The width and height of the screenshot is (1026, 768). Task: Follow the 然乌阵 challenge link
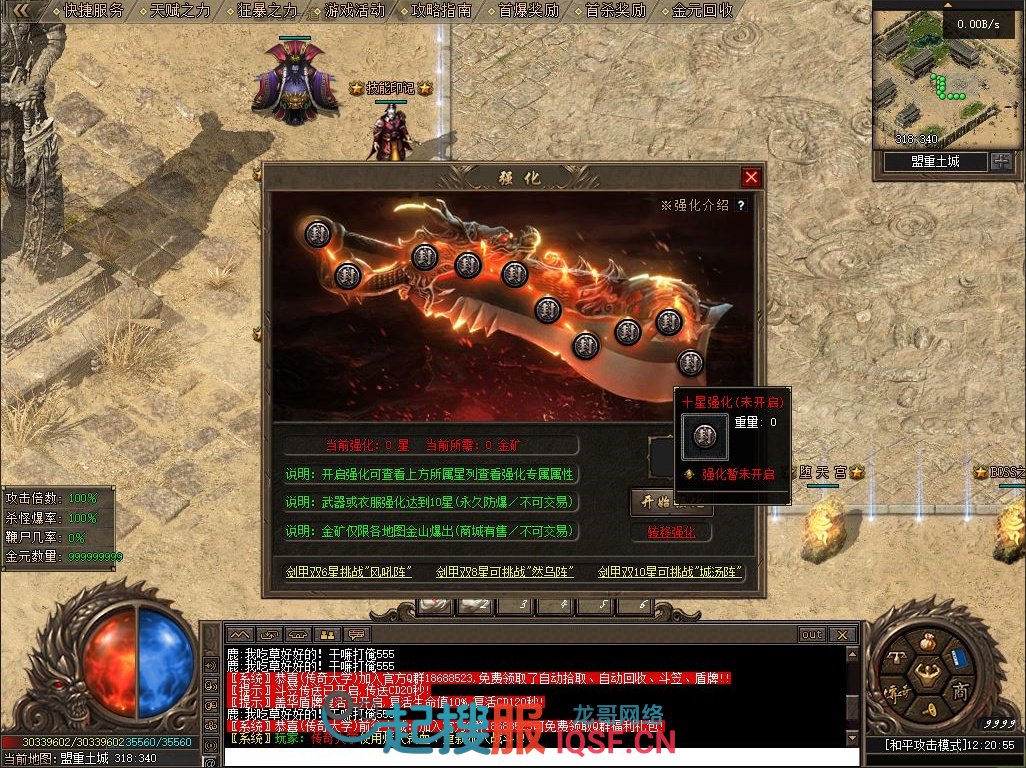point(505,572)
